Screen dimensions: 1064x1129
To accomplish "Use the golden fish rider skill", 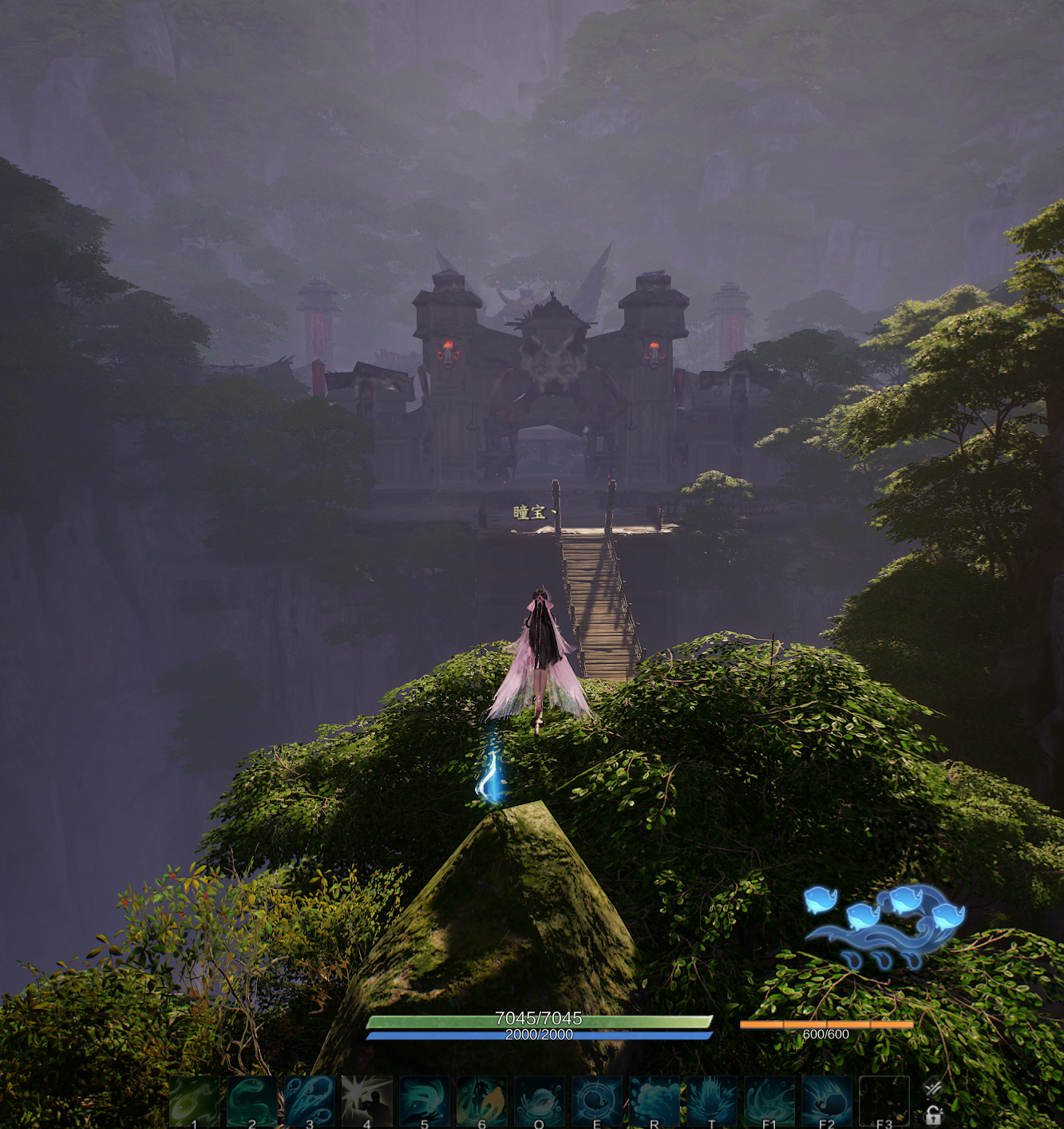I will [481, 1102].
